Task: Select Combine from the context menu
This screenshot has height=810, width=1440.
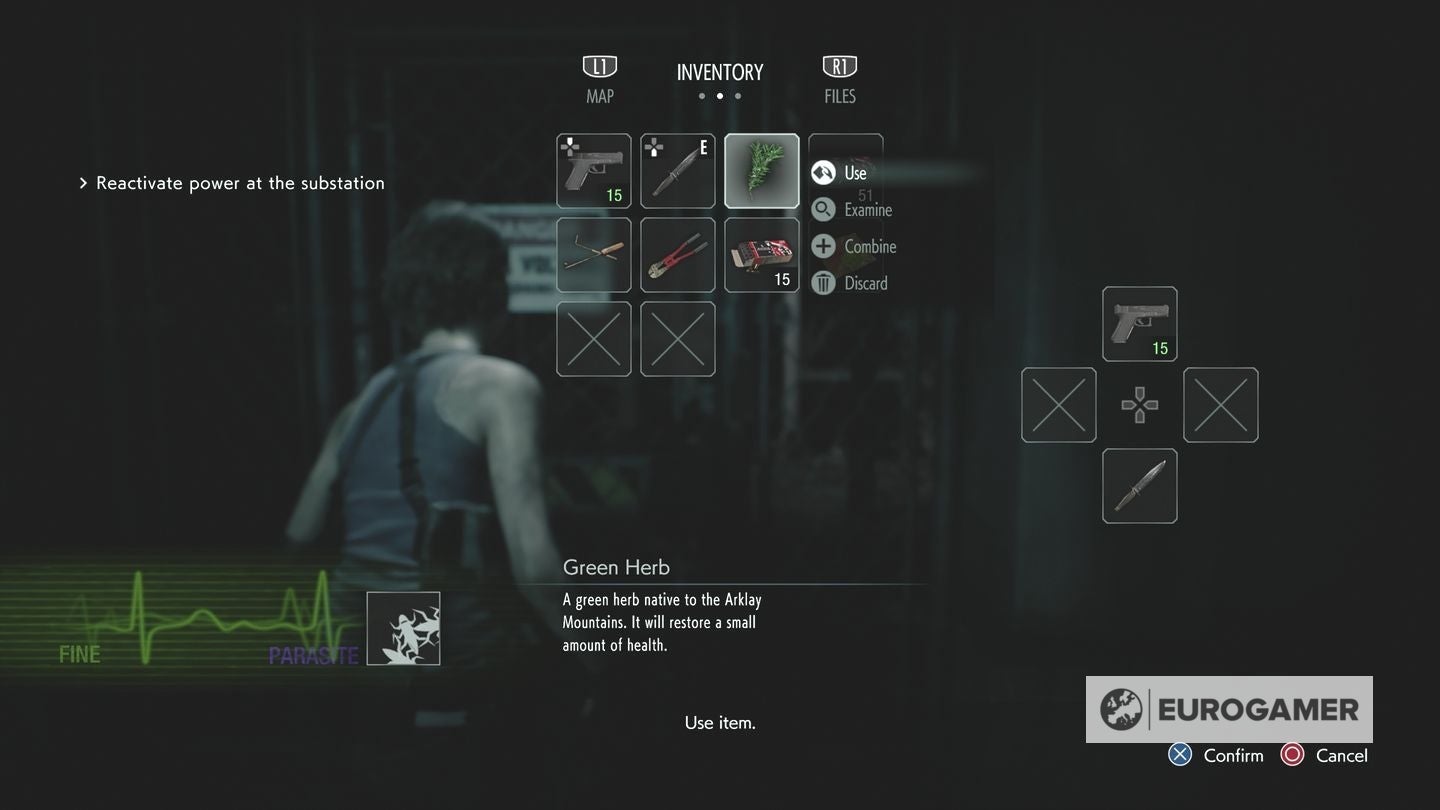Action: pos(860,246)
